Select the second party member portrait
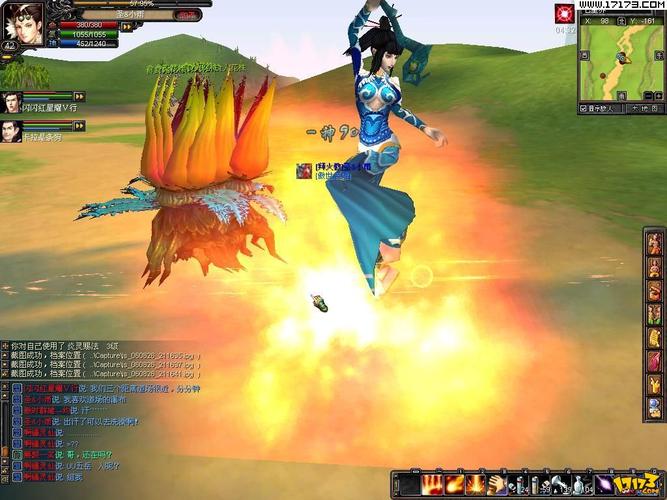667x500 pixels. 12,129
